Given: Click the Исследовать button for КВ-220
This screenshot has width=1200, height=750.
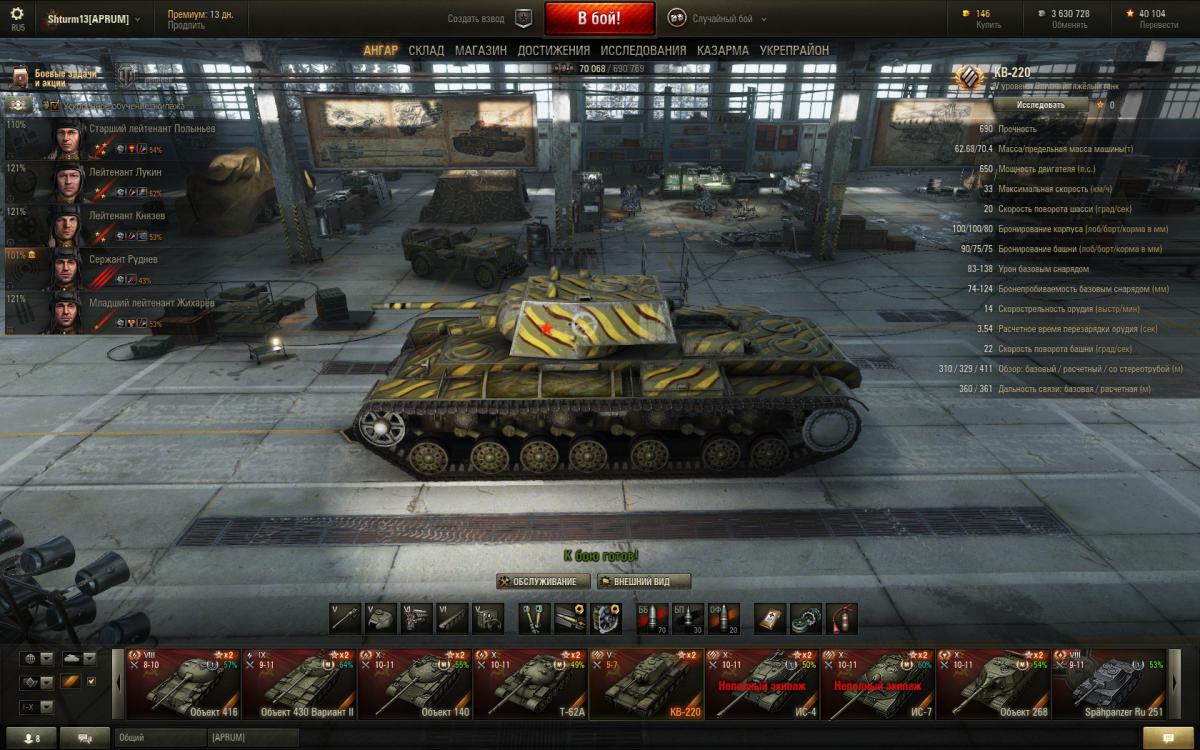Looking at the screenshot, I should pos(1040,104).
